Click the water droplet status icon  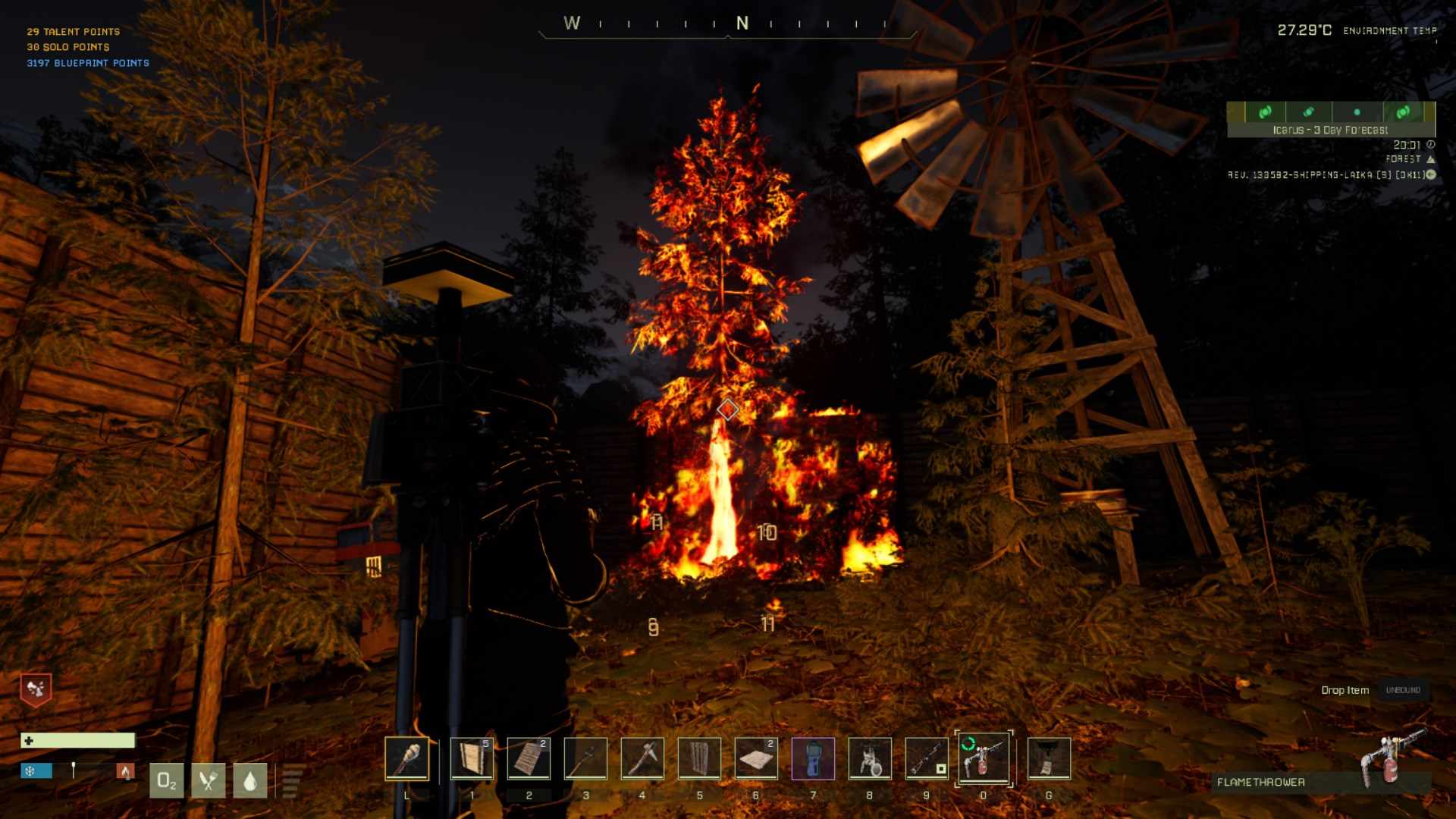tap(250, 780)
